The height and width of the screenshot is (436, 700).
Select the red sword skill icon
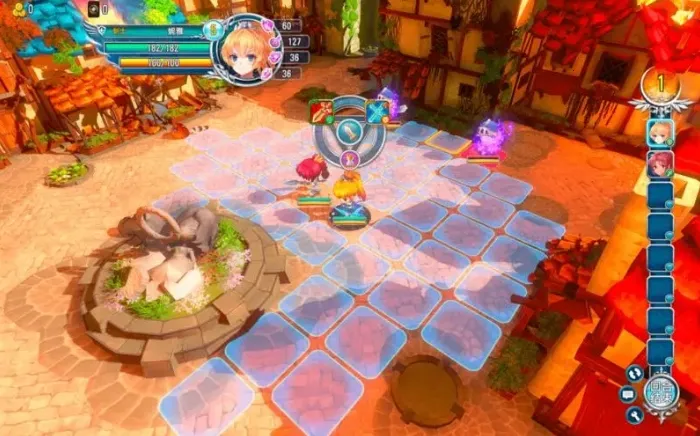[322, 110]
